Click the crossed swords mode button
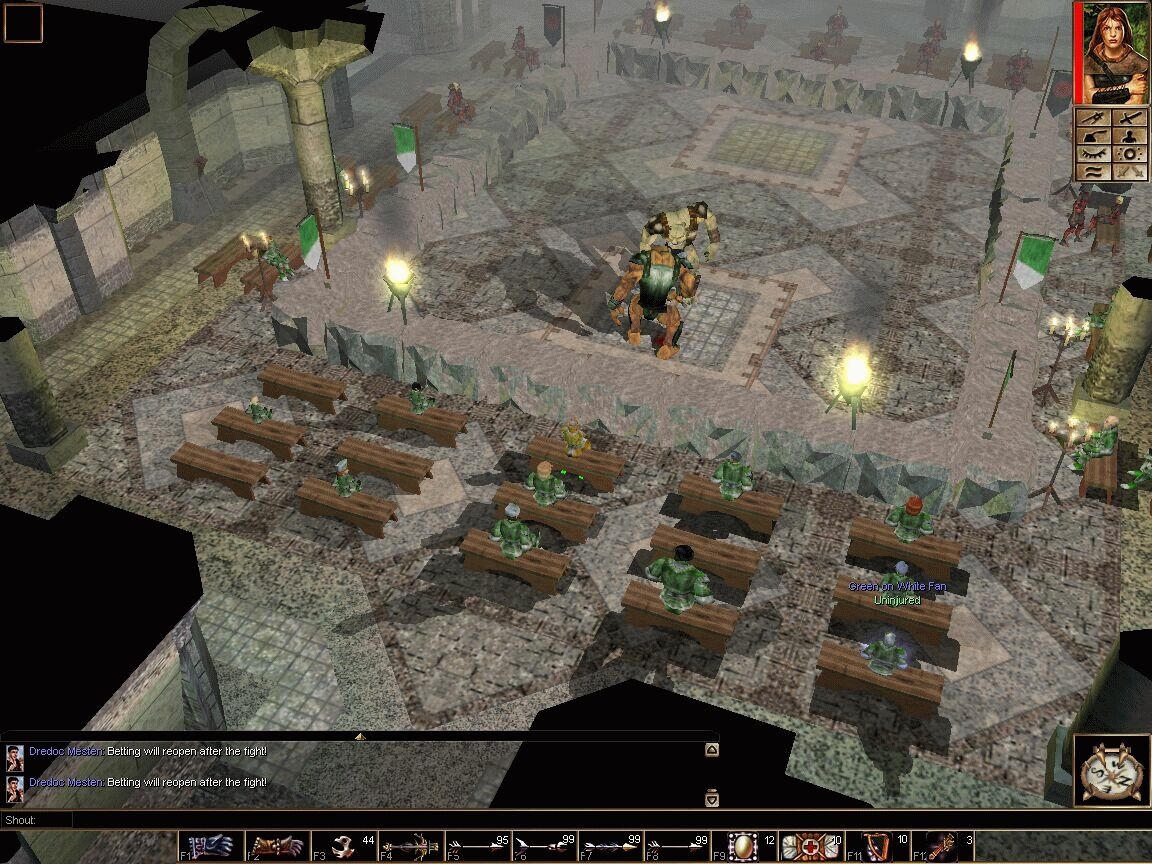 (x=1130, y=171)
